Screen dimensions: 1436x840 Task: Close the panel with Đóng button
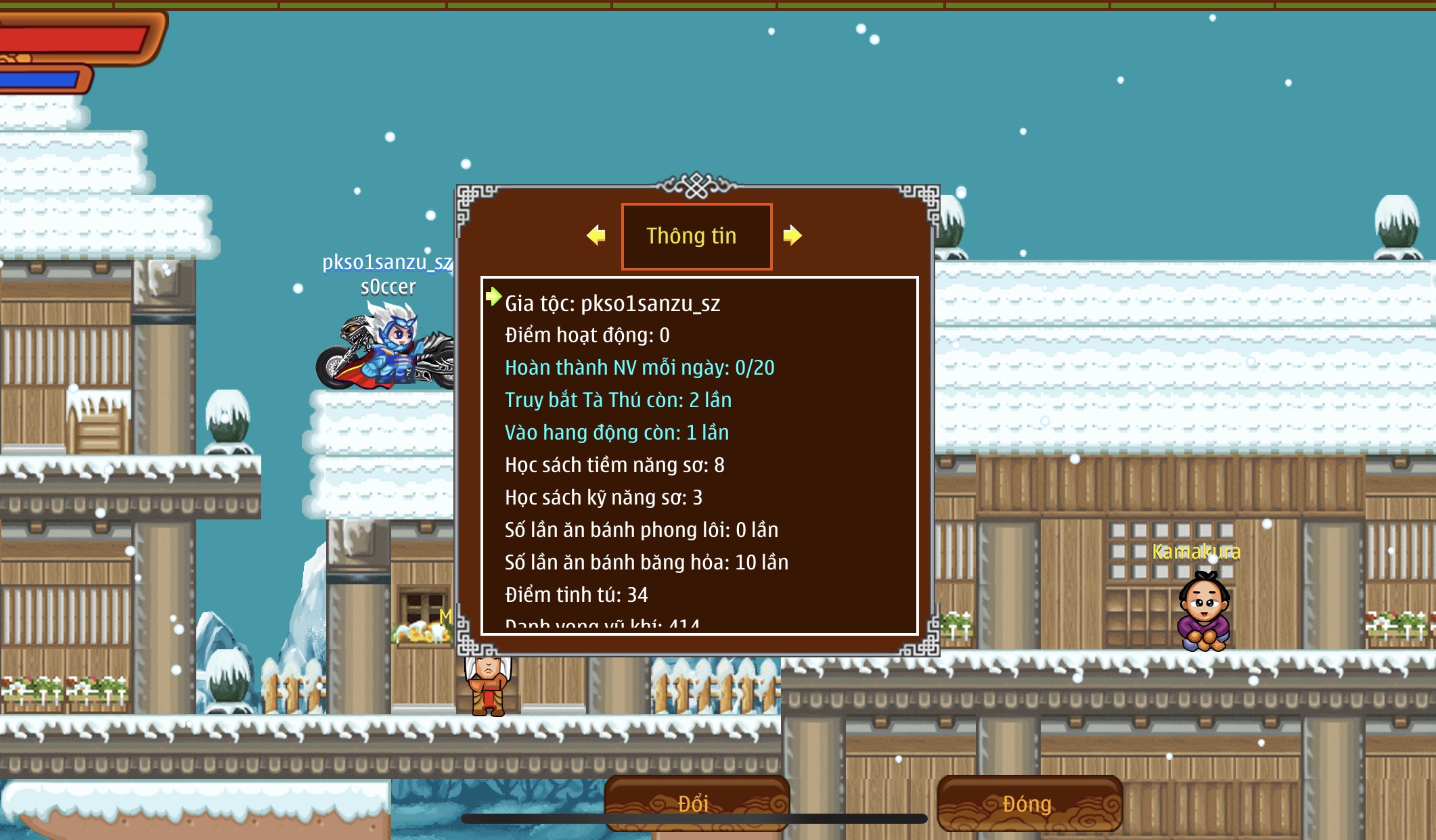coord(1029,803)
